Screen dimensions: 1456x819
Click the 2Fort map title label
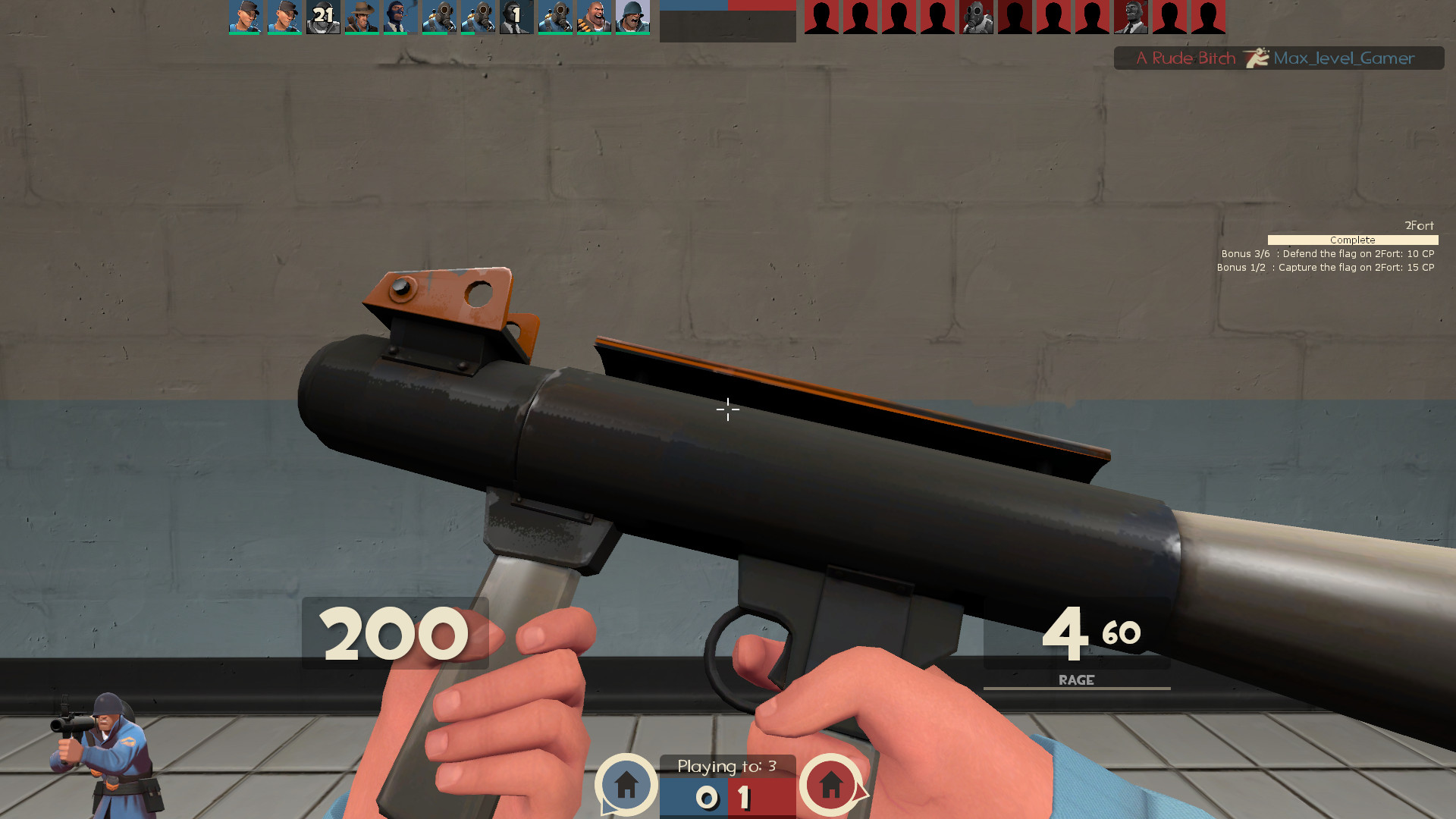[x=1420, y=225]
